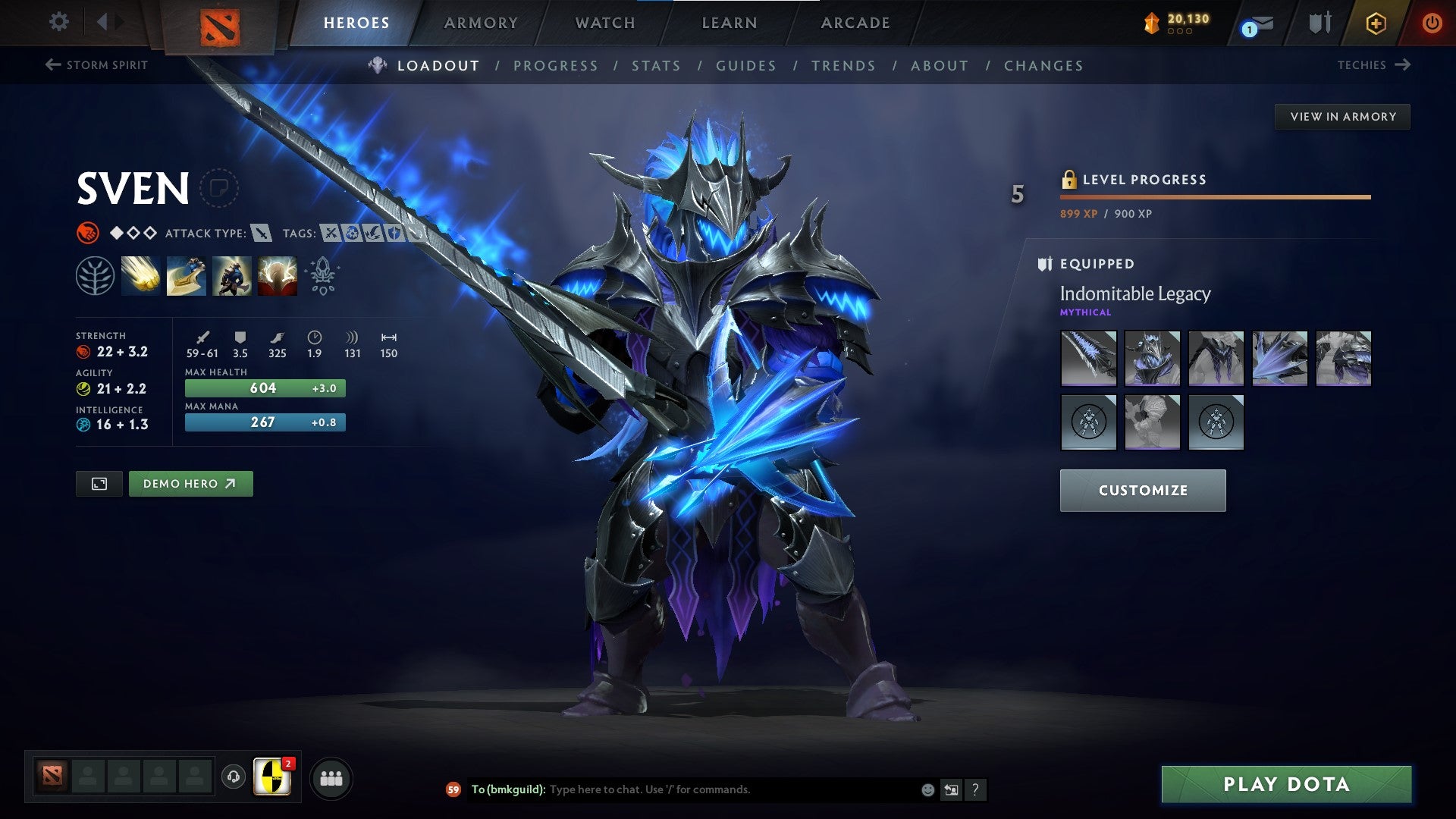Click the Aghanim's Scanathim upgrade icon
Image resolution: width=1456 pixels, height=819 pixels.
click(322, 275)
